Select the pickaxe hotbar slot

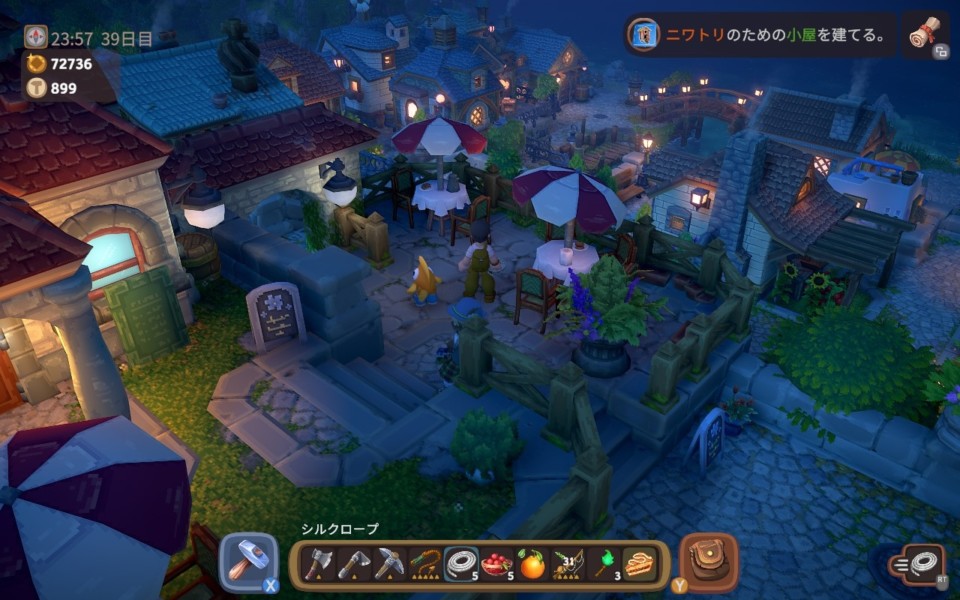389,565
